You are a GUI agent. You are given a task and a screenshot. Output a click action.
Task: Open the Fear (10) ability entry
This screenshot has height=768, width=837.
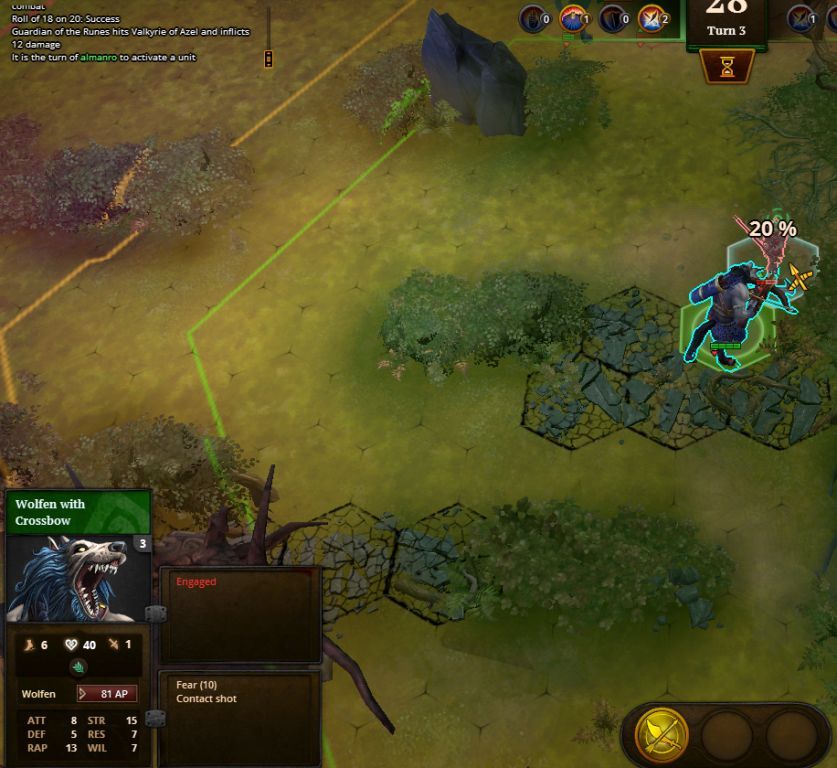tap(196, 685)
